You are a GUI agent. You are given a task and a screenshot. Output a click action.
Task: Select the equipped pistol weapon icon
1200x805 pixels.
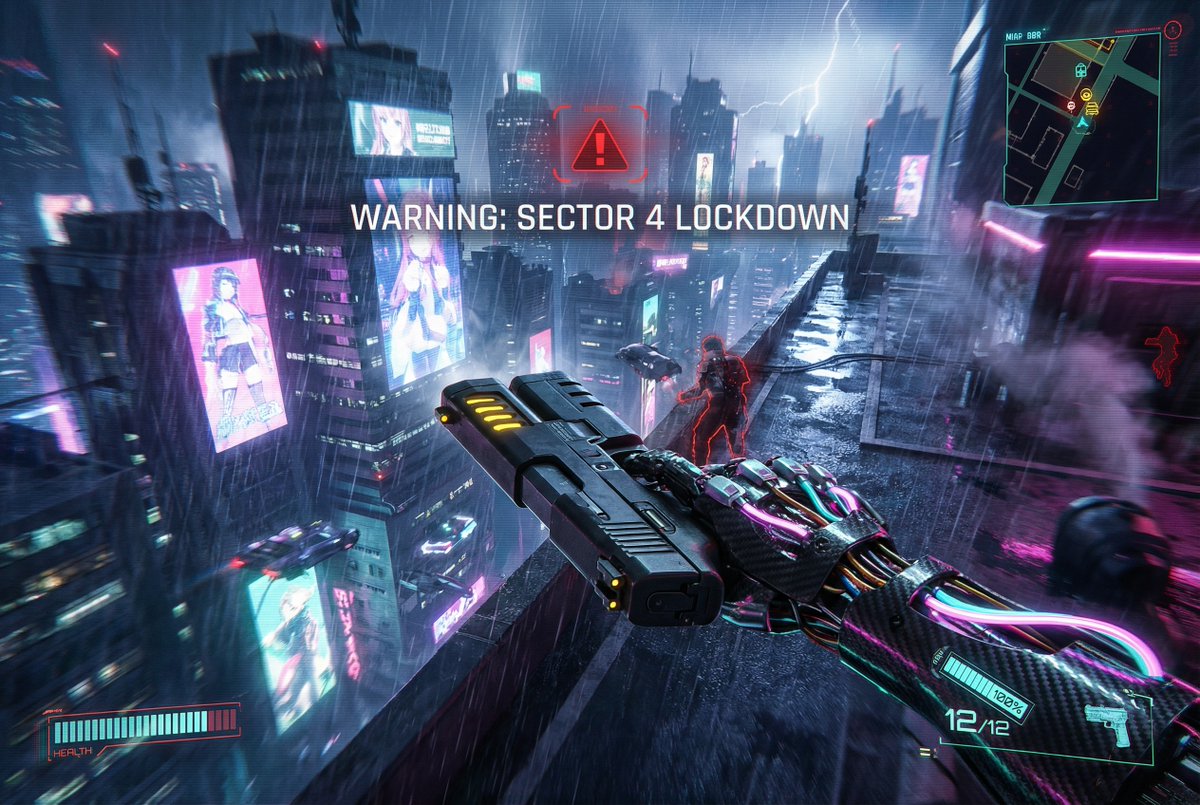[x=1109, y=724]
